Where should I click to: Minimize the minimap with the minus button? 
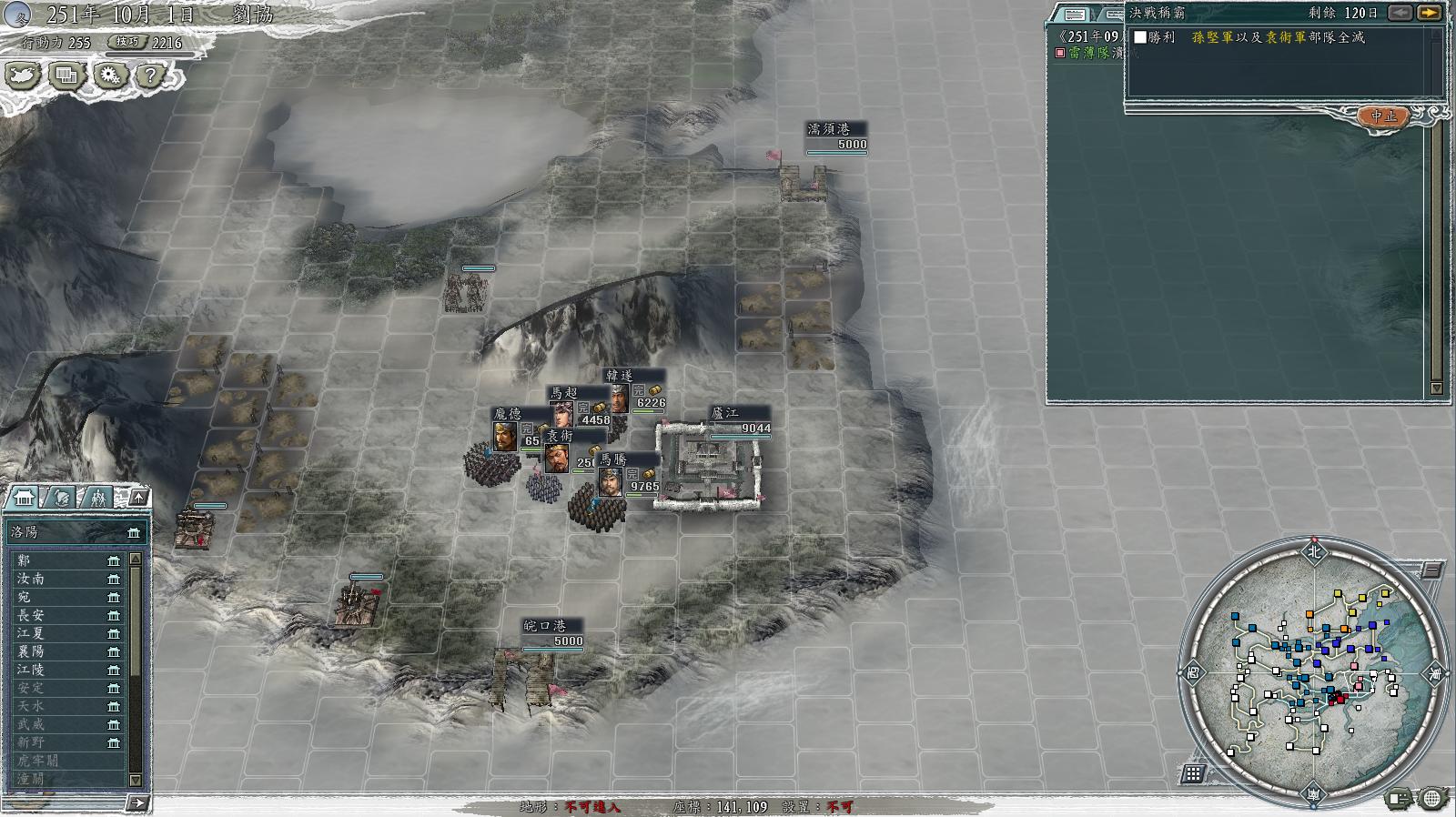[x=1432, y=570]
